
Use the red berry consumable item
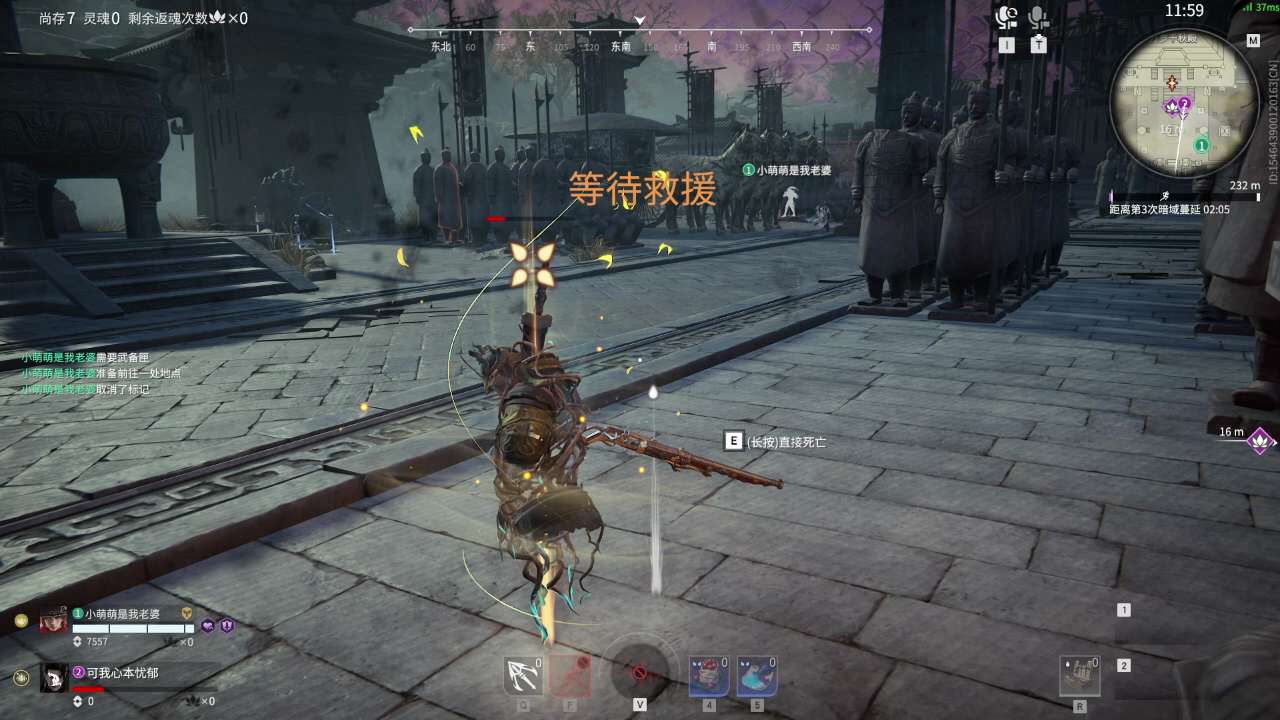[708, 676]
